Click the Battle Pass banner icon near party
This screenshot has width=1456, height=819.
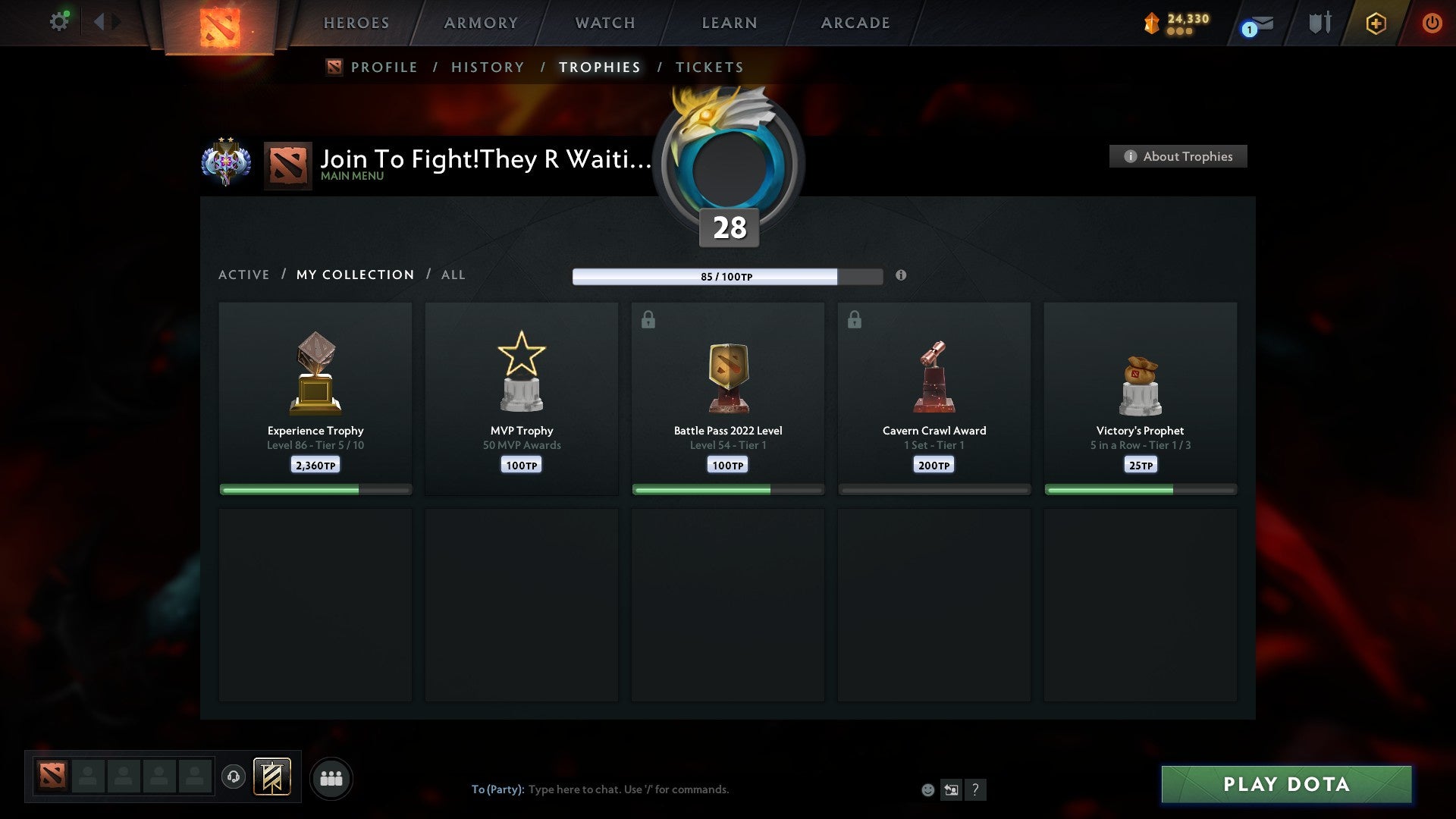click(x=273, y=777)
